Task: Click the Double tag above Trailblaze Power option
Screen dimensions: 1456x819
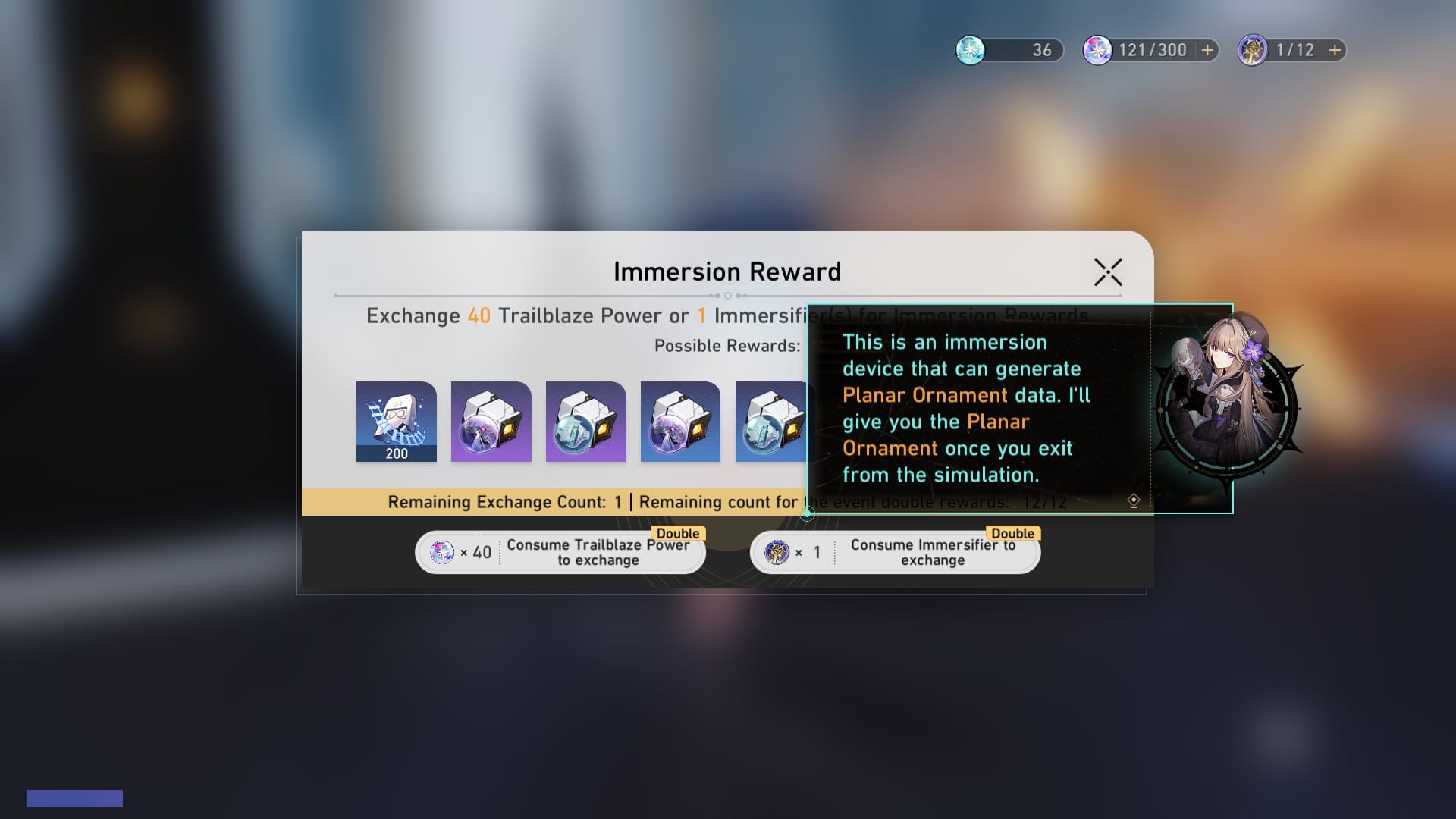Action: (679, 533)
